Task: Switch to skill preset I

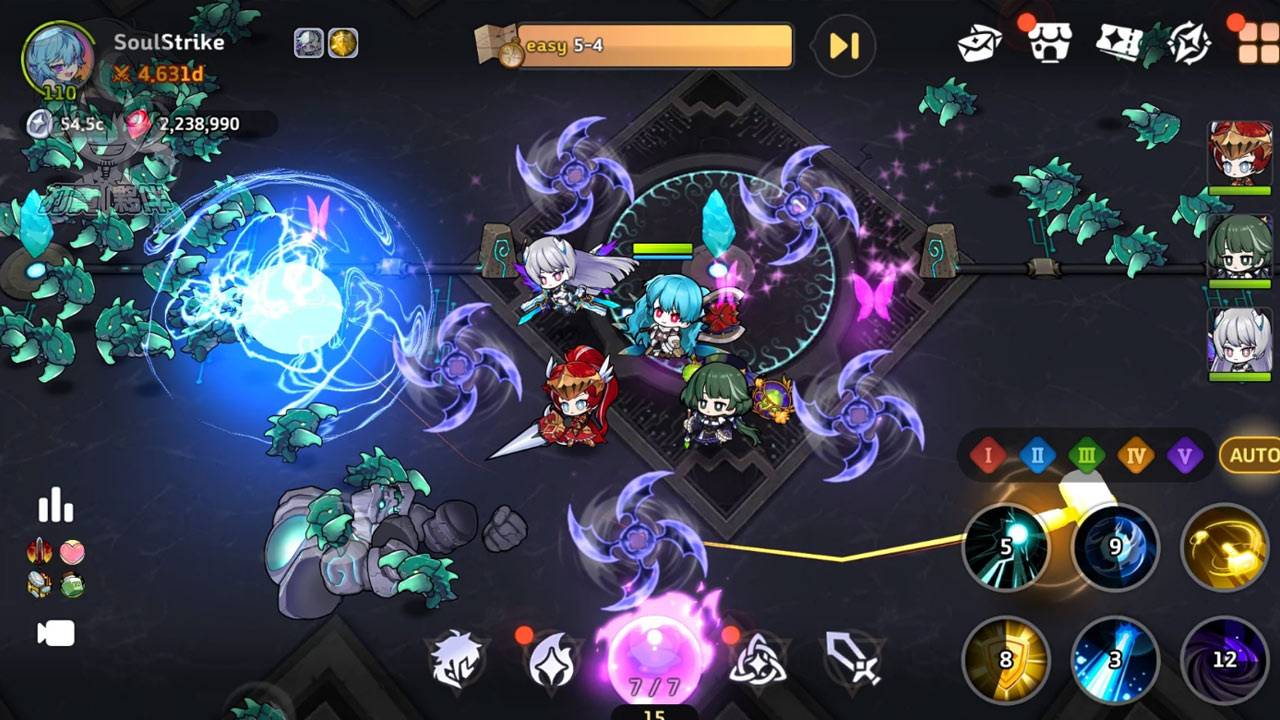Action: 987,457
